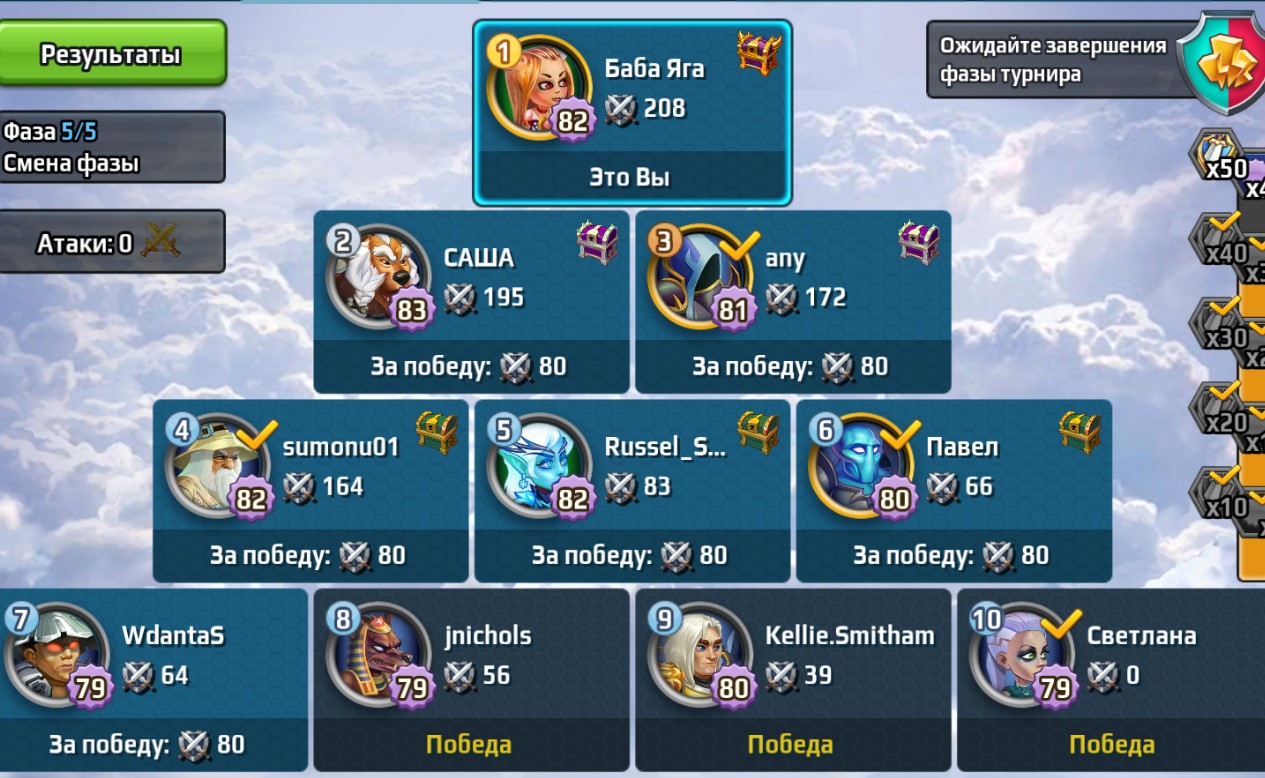This screenshot has height=778, width=1265.
Task: Select Баба Яга's first-place card
Action: tap(632, 112)
